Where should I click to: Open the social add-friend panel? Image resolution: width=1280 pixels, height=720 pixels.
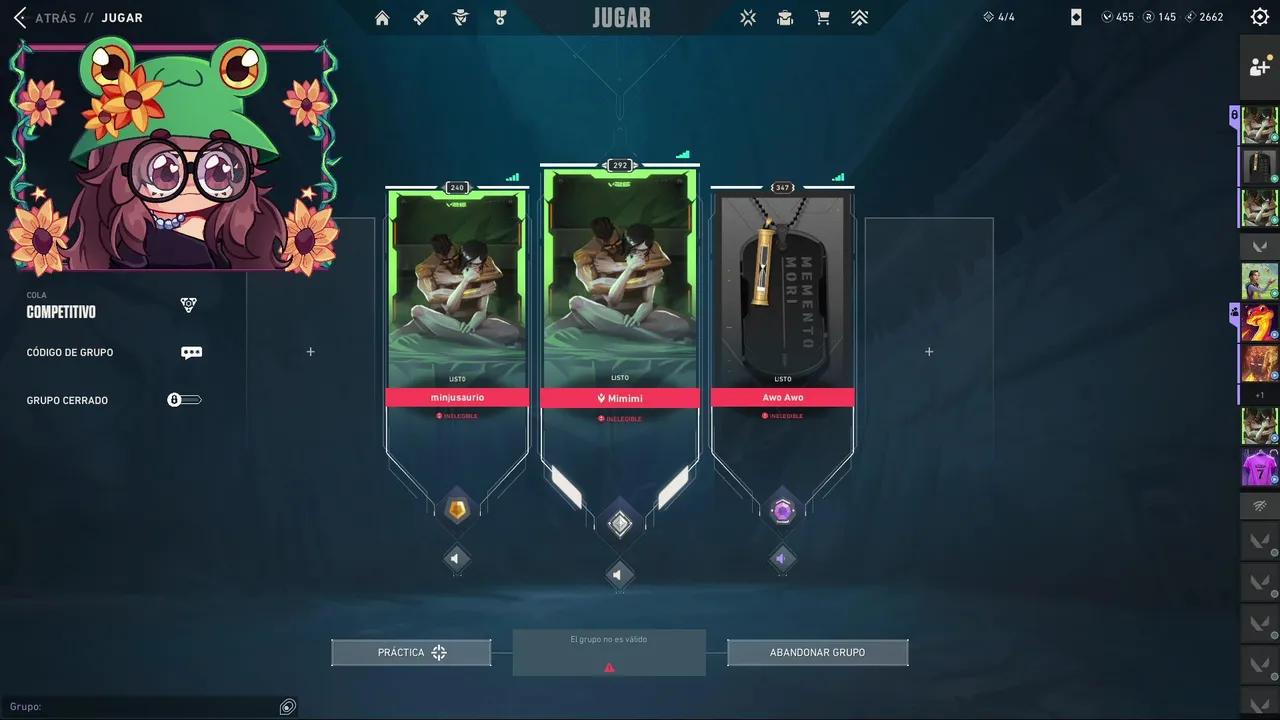1259,67
